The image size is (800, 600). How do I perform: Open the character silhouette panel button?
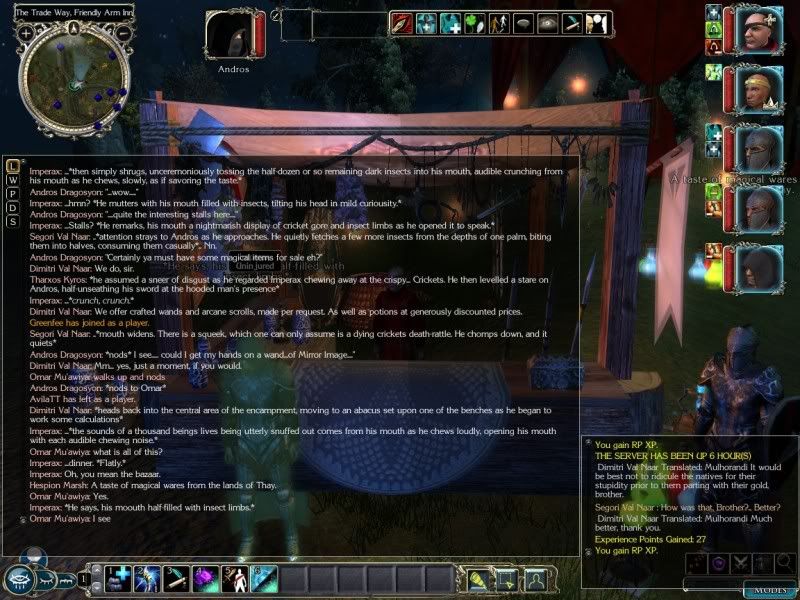pyautogui.click(x=536, y=578)
